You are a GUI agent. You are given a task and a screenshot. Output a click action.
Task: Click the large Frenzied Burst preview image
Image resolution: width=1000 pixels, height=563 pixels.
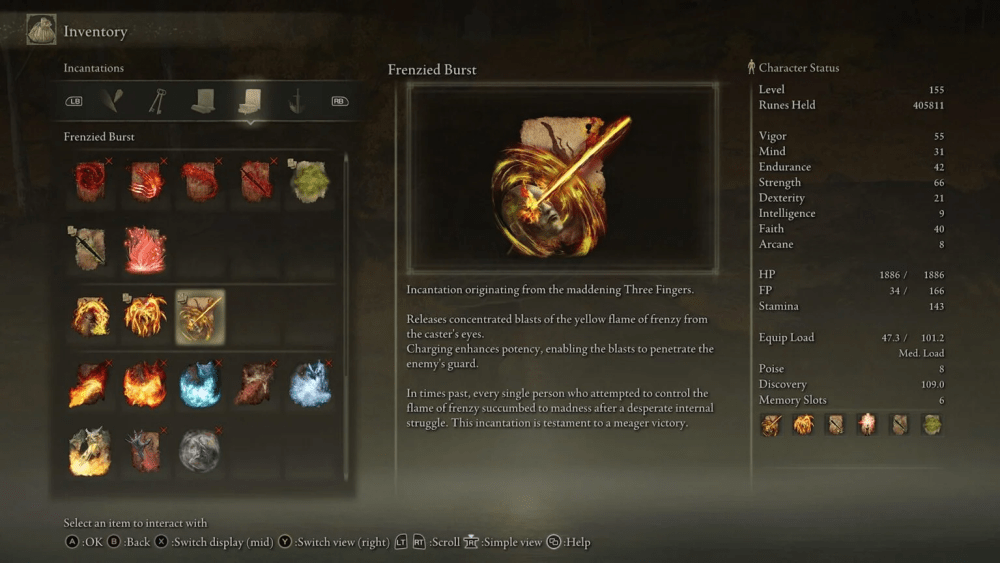(x=562, y=178)
